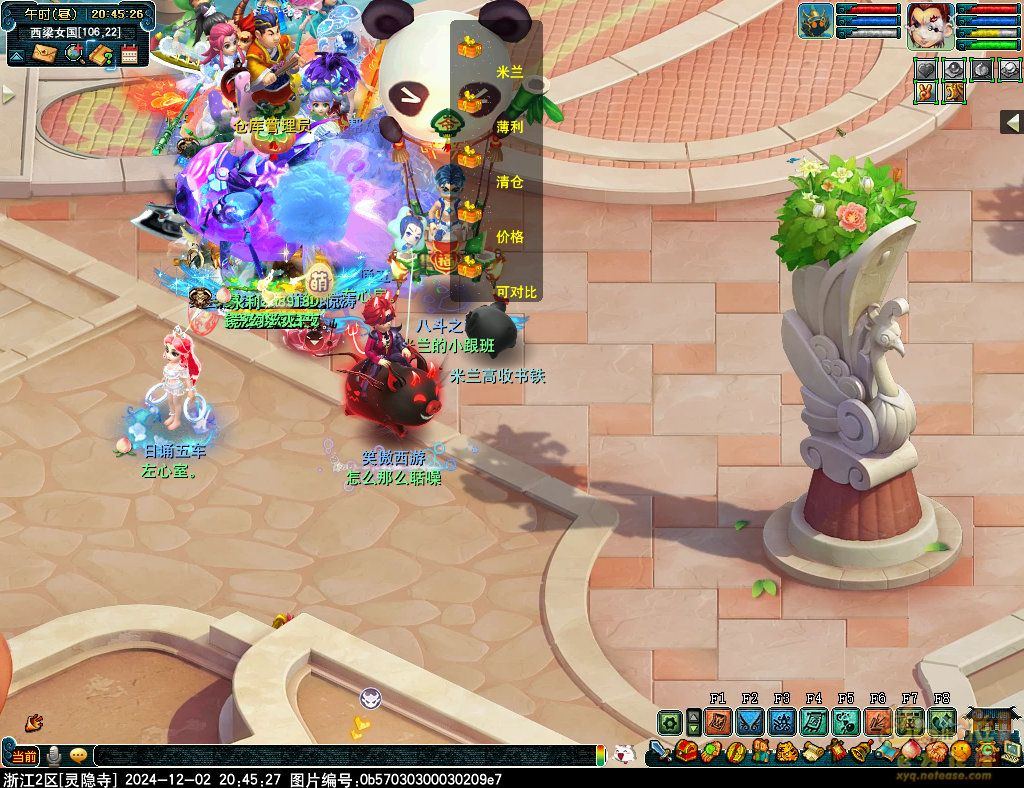The image size is (1024, 788).
Task: Select the grey heart status icon
Action: pos(926,70)
